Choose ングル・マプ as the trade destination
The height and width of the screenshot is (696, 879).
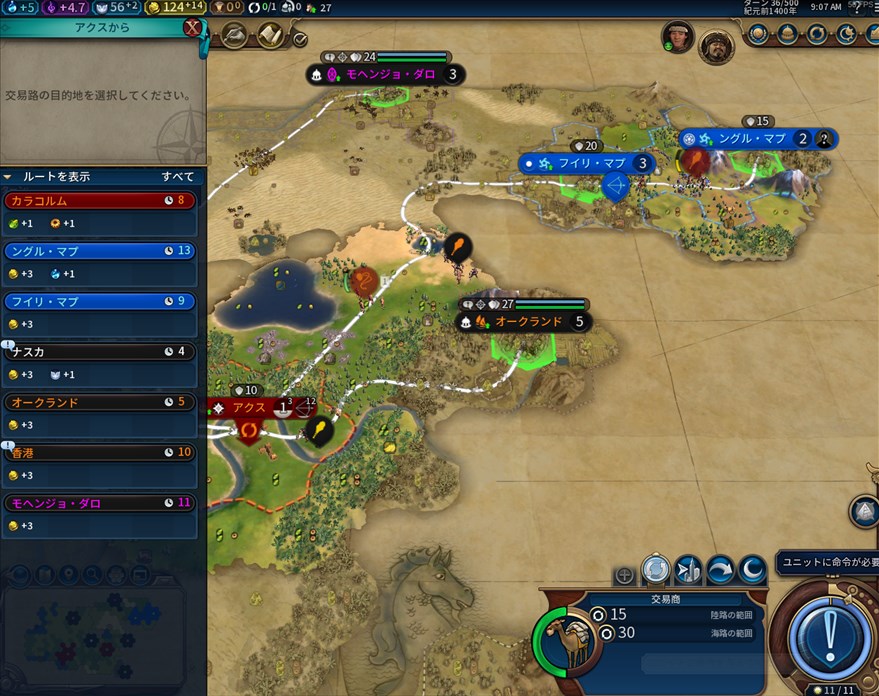(99, 251)
